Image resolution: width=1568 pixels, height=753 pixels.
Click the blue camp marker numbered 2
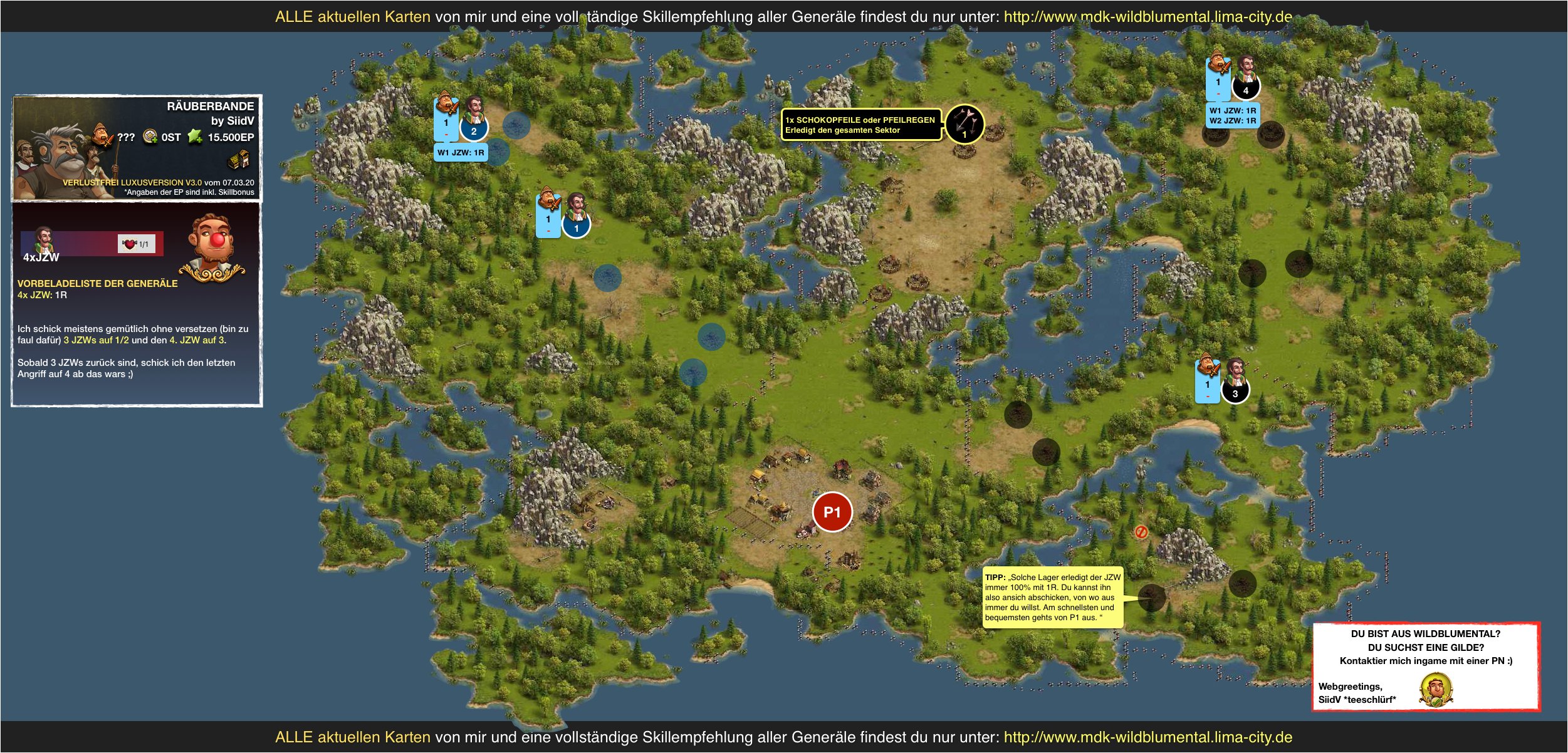point(474,130)
